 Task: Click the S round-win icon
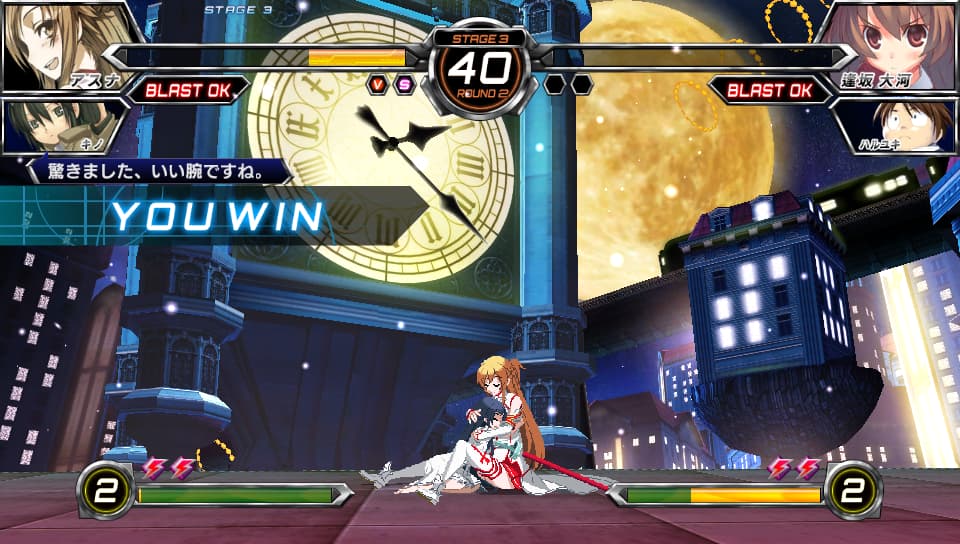[405, 84]
